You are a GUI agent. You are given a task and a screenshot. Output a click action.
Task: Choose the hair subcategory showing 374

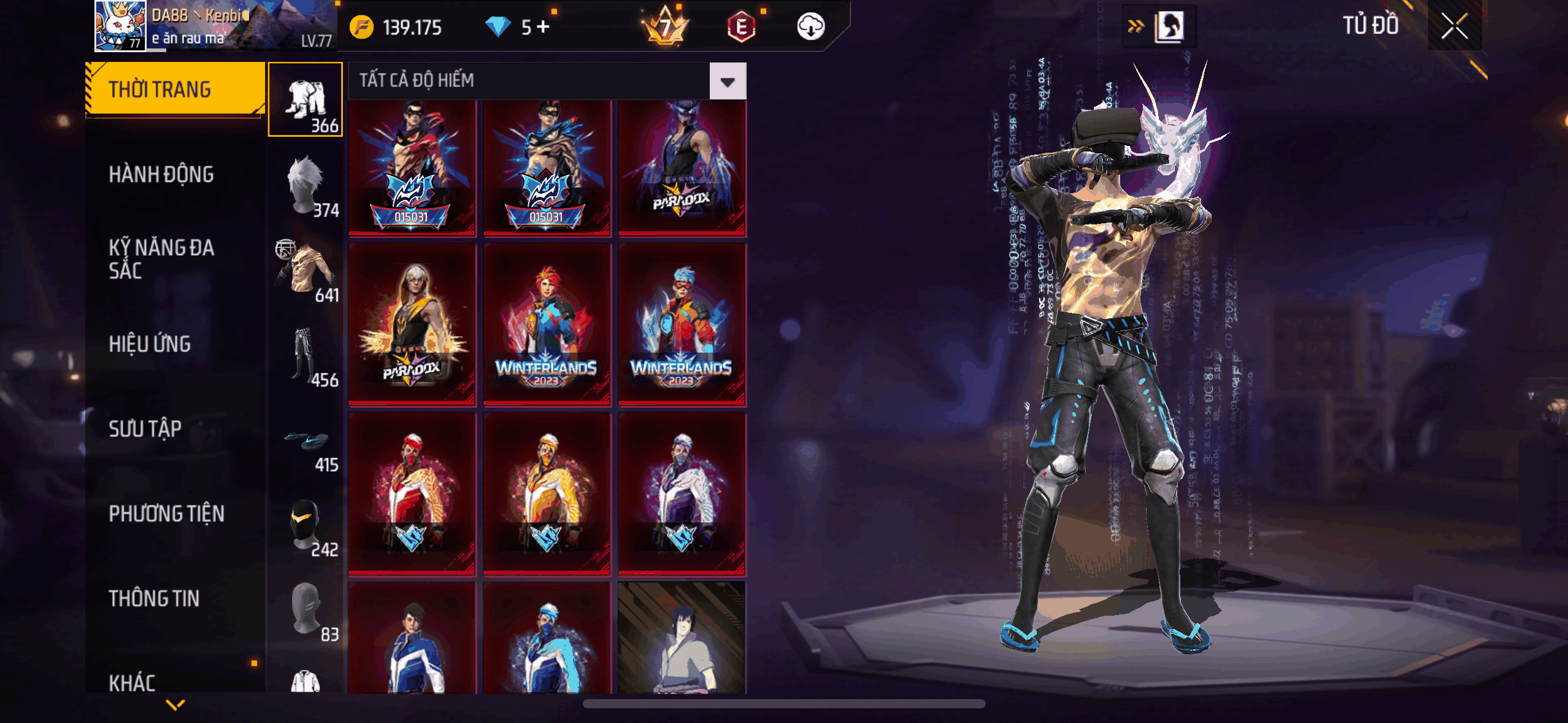(x=306, y=185)
